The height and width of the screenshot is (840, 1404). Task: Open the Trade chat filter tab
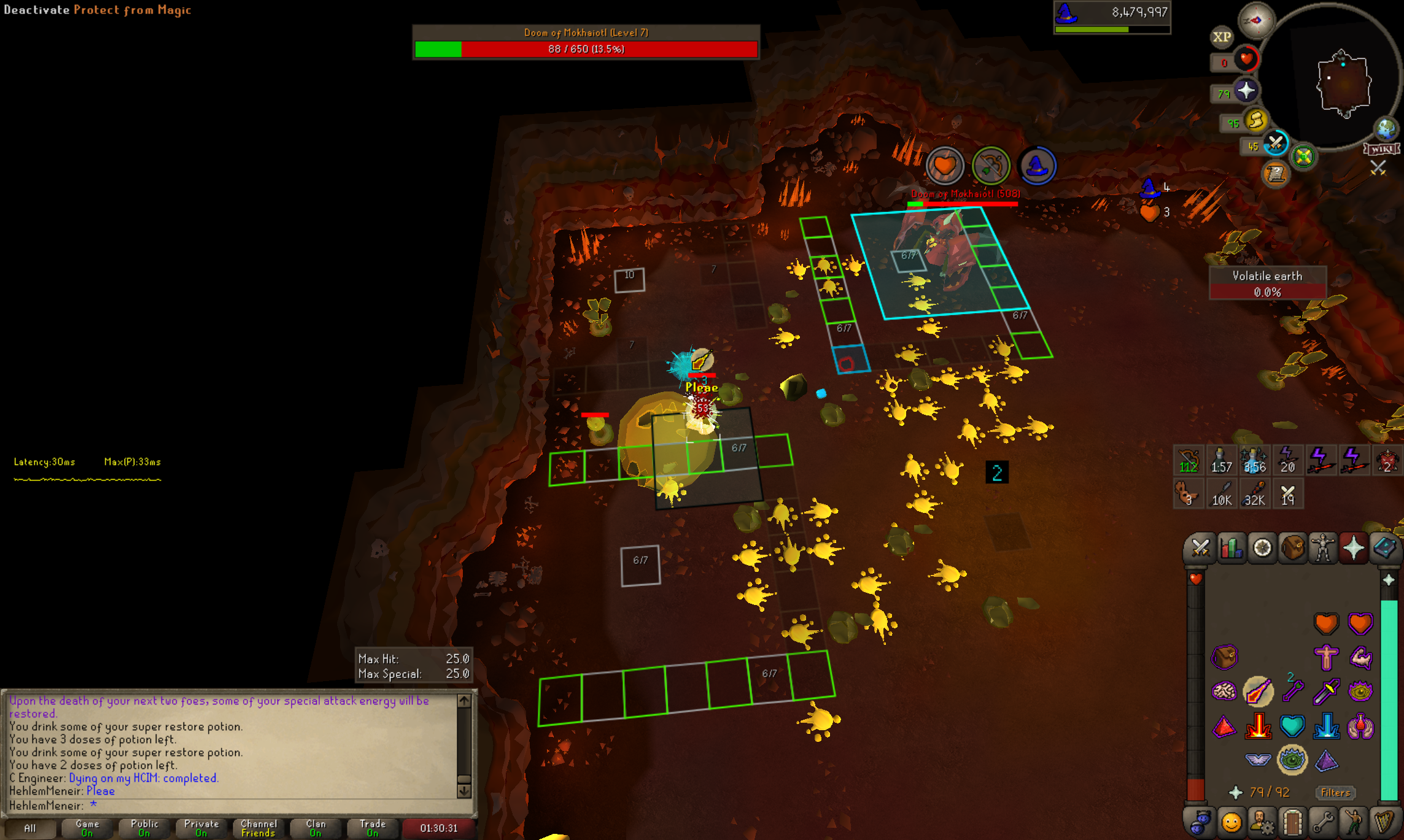point(373,828)
